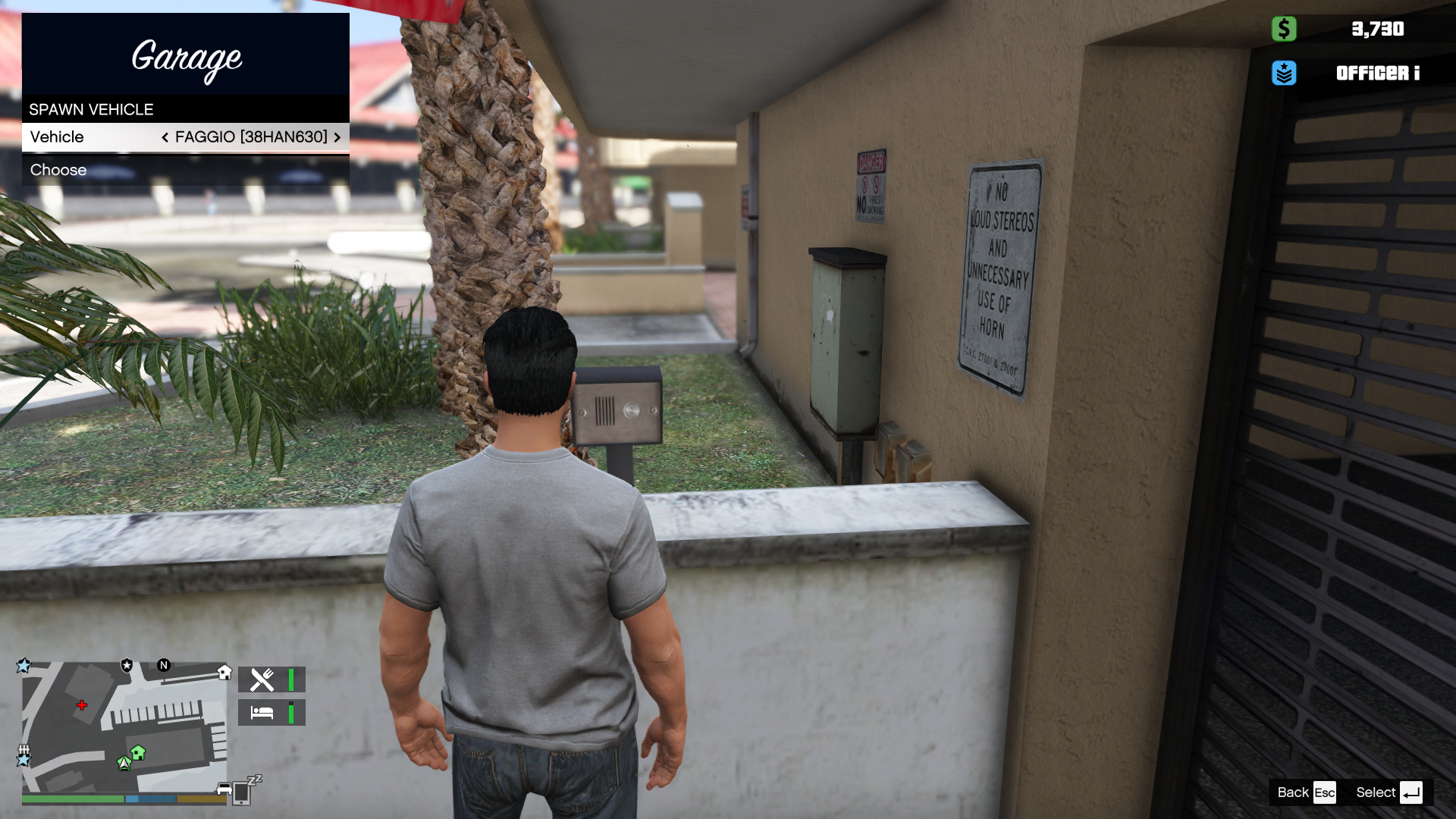This screenshot has height=819, width=1456.
Task: Click the red cross hospital marker on minimap
Action: tap(82, 705)
